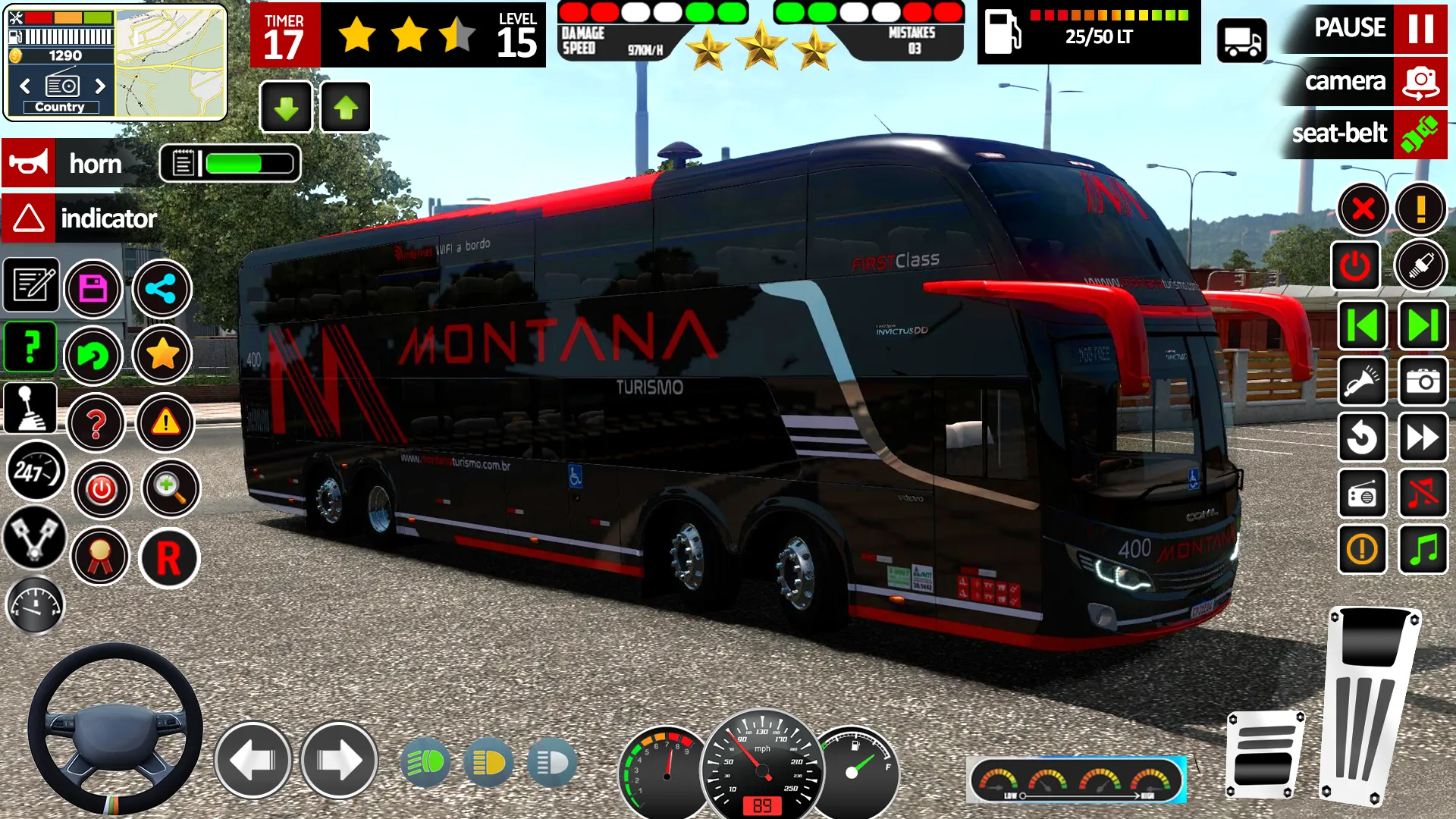Switch radio station with the right chevron
The height and width of the screenshot is (819, 1456).
coord(100,86)
